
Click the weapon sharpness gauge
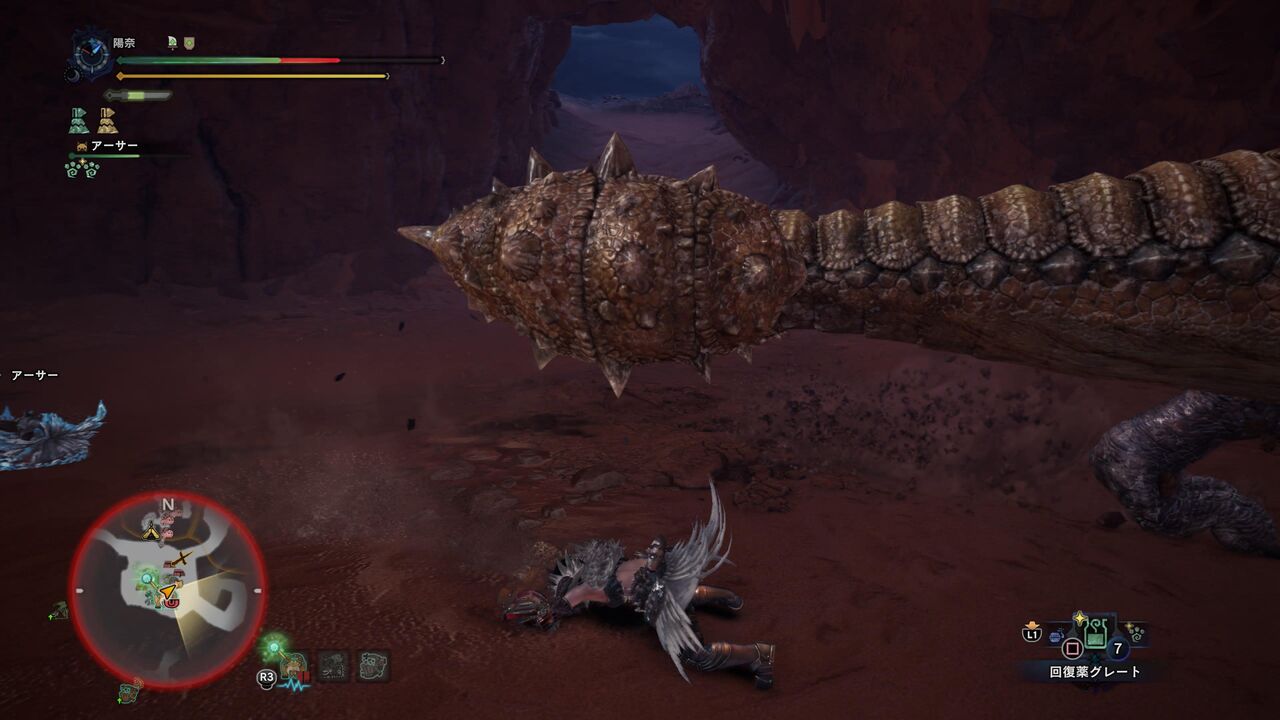point(138,96)
